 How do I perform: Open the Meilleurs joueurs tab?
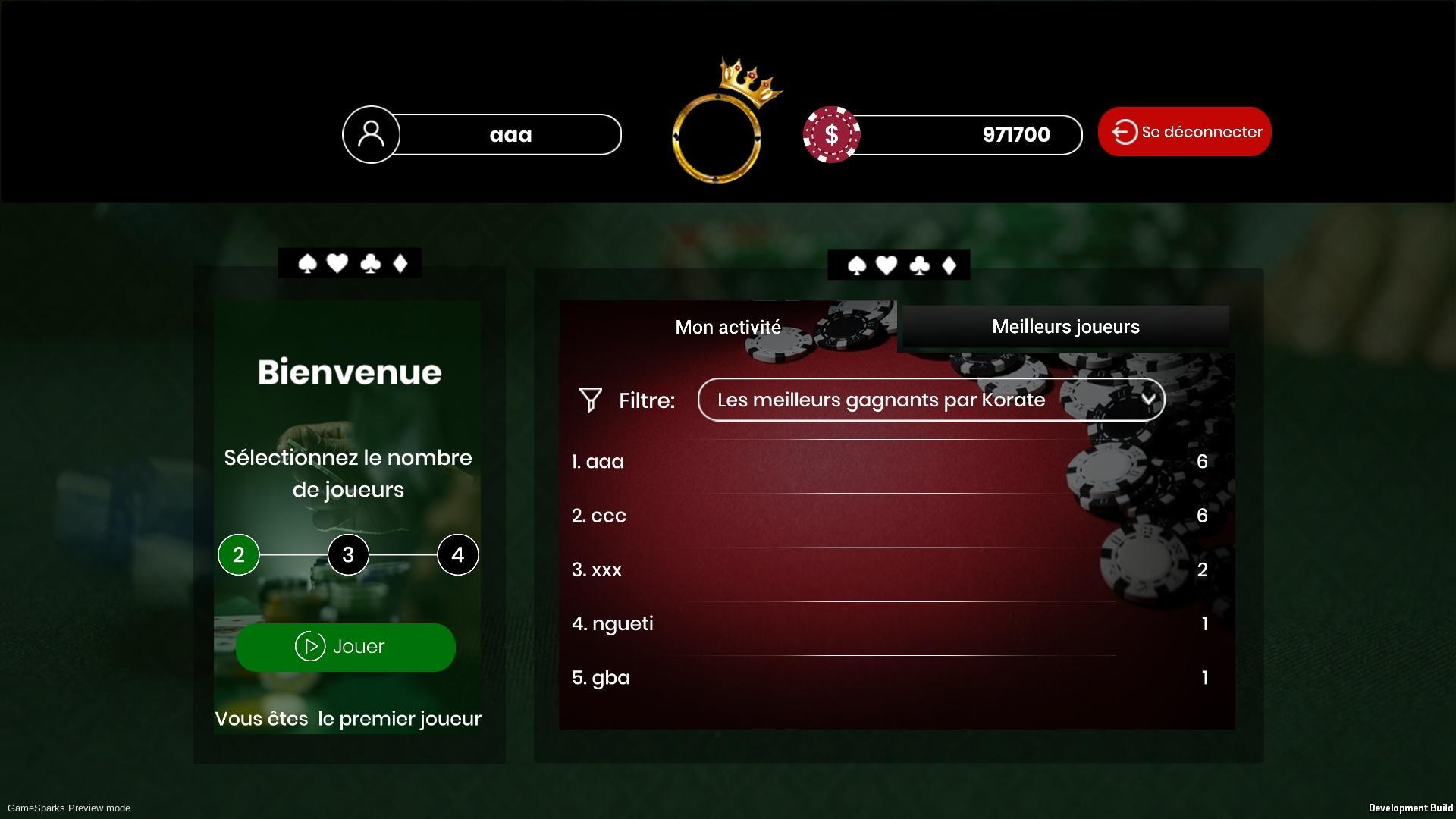[x=1065, y=327]
